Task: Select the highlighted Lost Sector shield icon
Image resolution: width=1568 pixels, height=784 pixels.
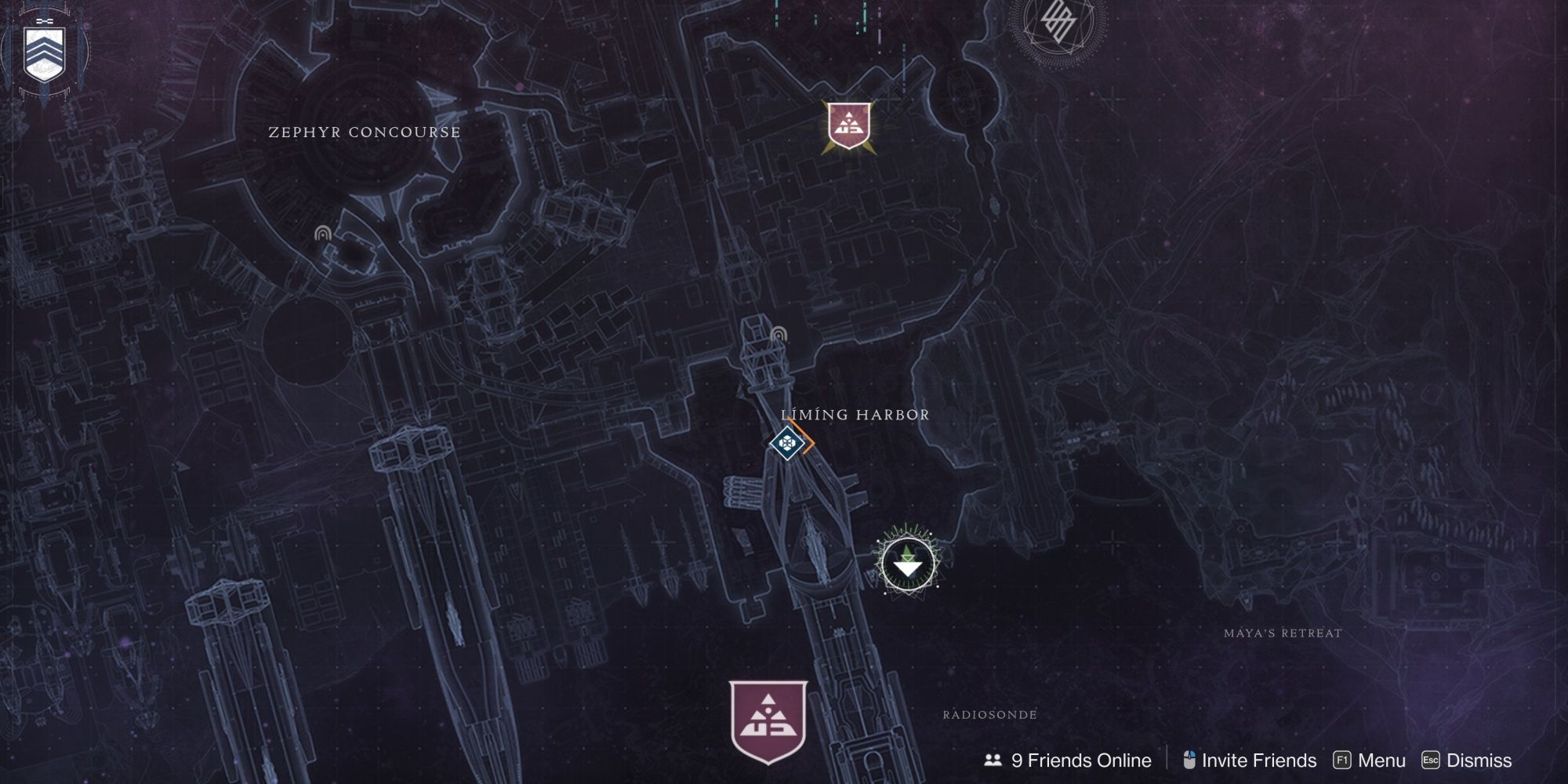Action: (x=849, y=125)
